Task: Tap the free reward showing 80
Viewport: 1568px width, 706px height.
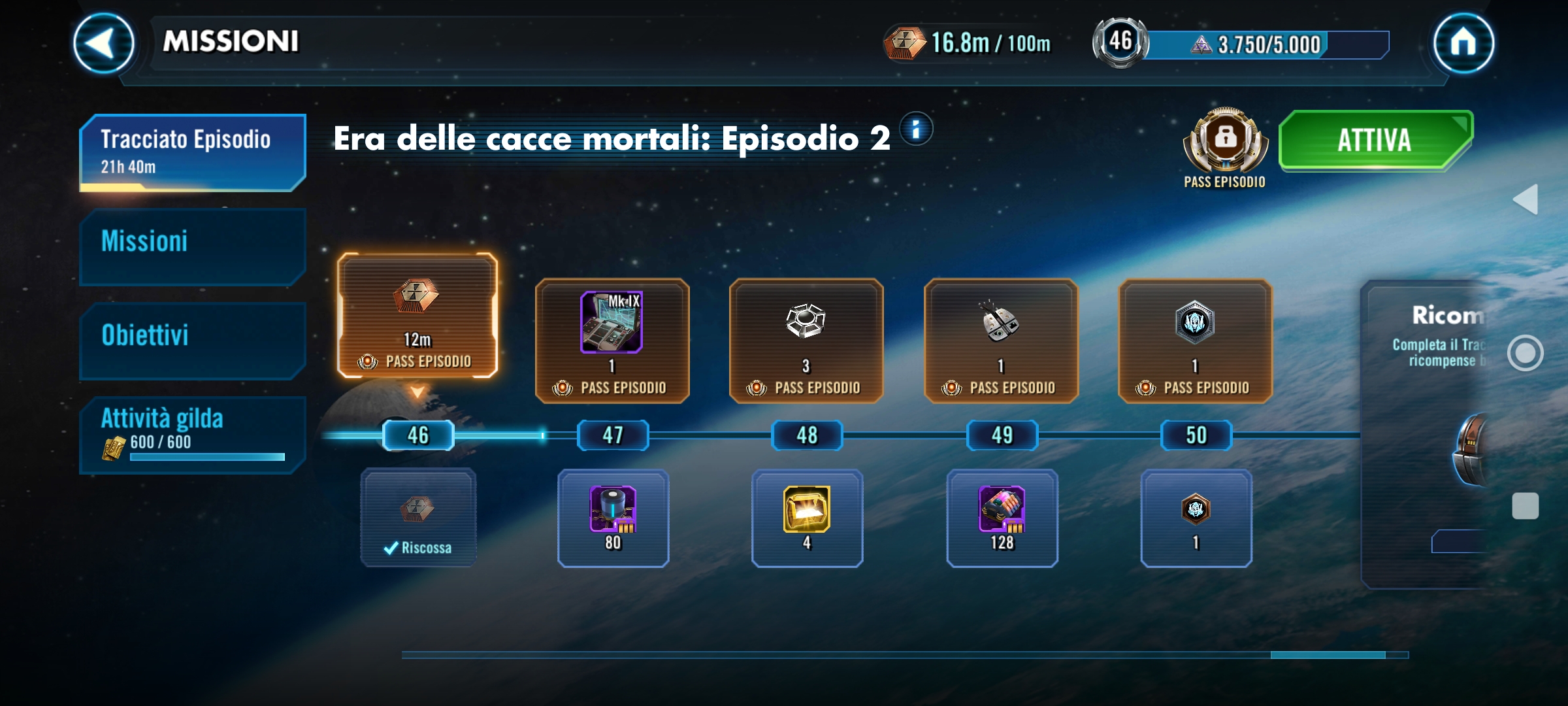Action: 613,518
